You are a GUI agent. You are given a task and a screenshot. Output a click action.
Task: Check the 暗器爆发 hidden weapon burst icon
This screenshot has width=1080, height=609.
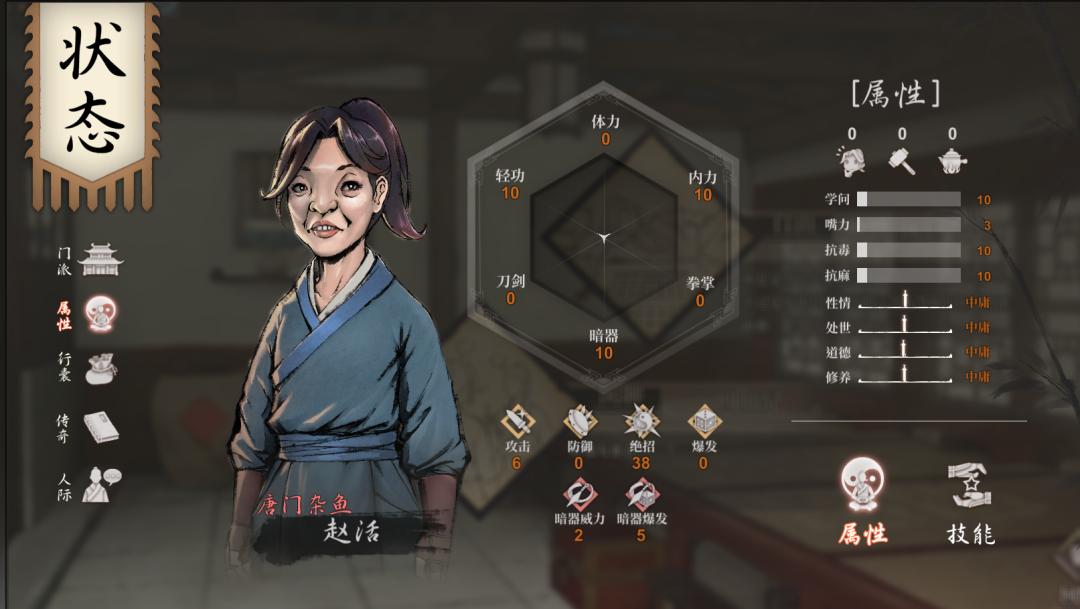[x=641, y=495]
